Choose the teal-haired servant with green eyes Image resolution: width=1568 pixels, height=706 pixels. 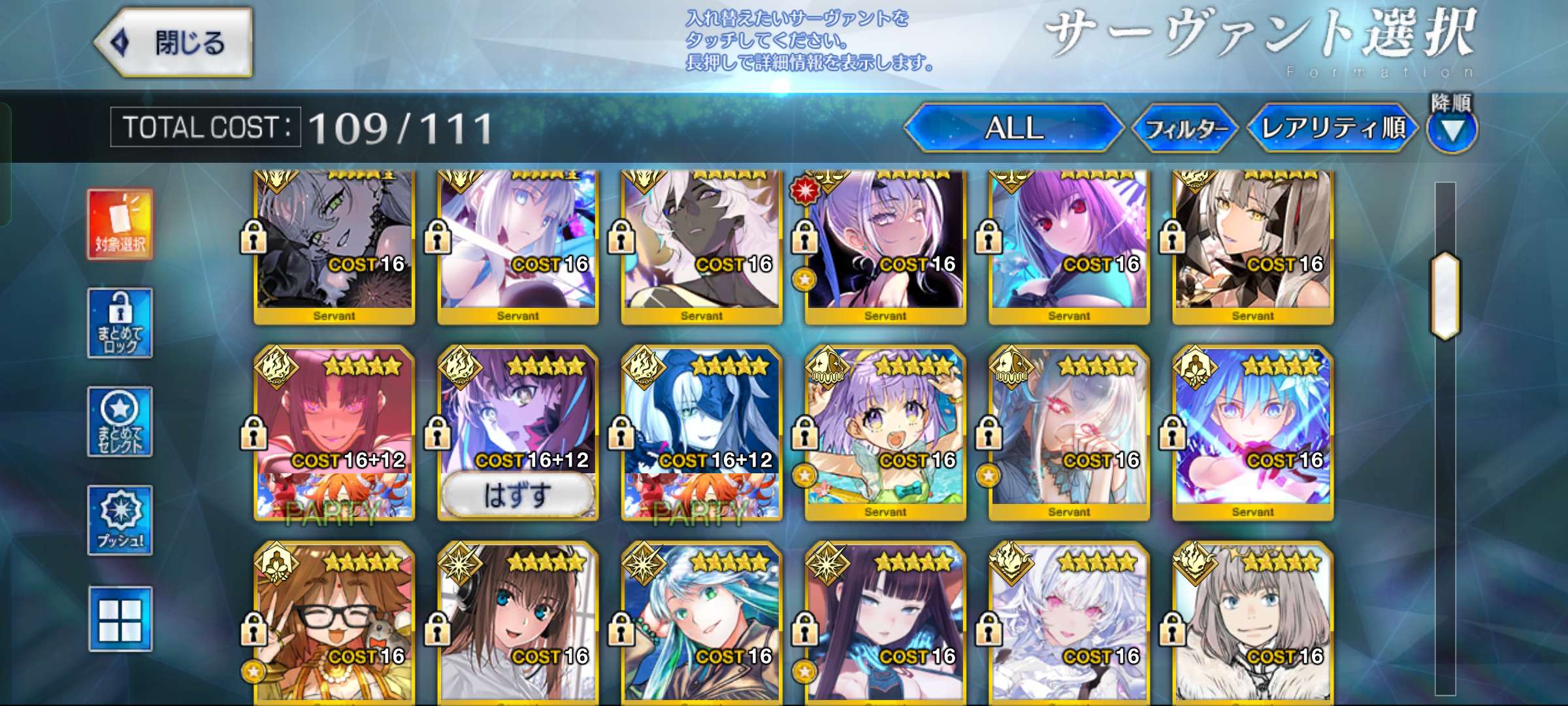point(702,621)
